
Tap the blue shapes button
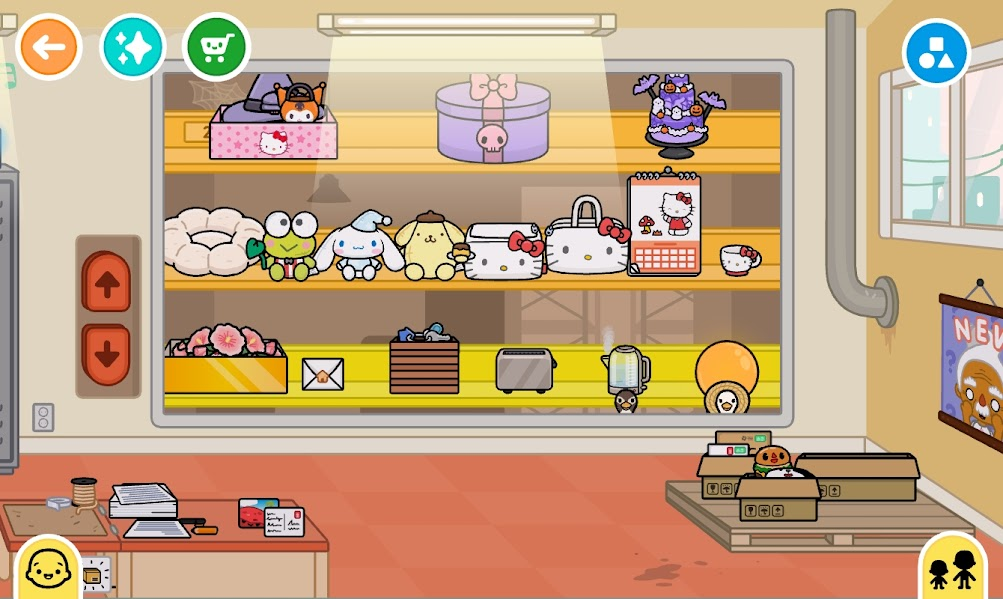936,52
